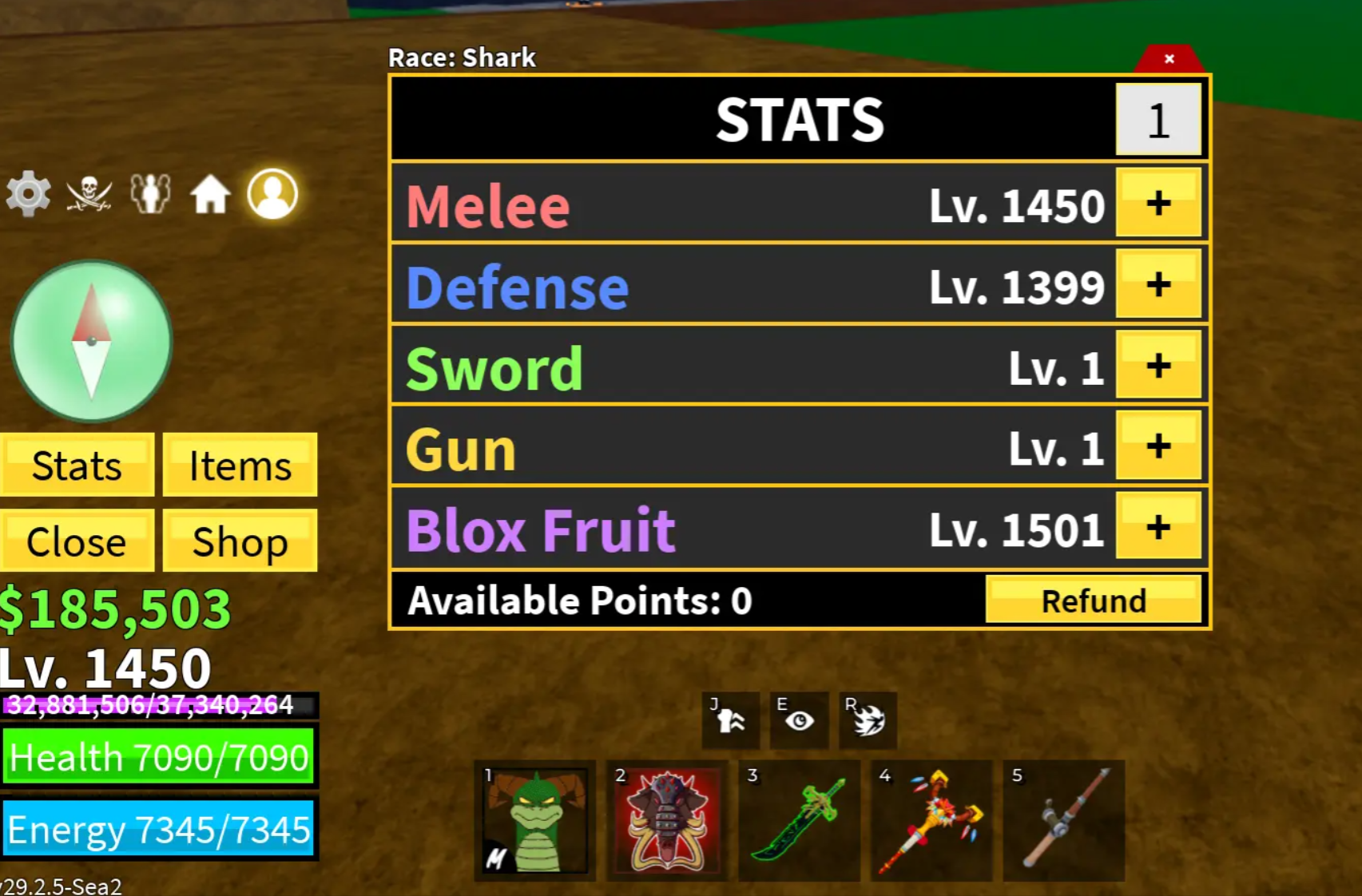Add a point to Defense stat
This screenshot has height=896, width=1362.
pos(1158,286)
